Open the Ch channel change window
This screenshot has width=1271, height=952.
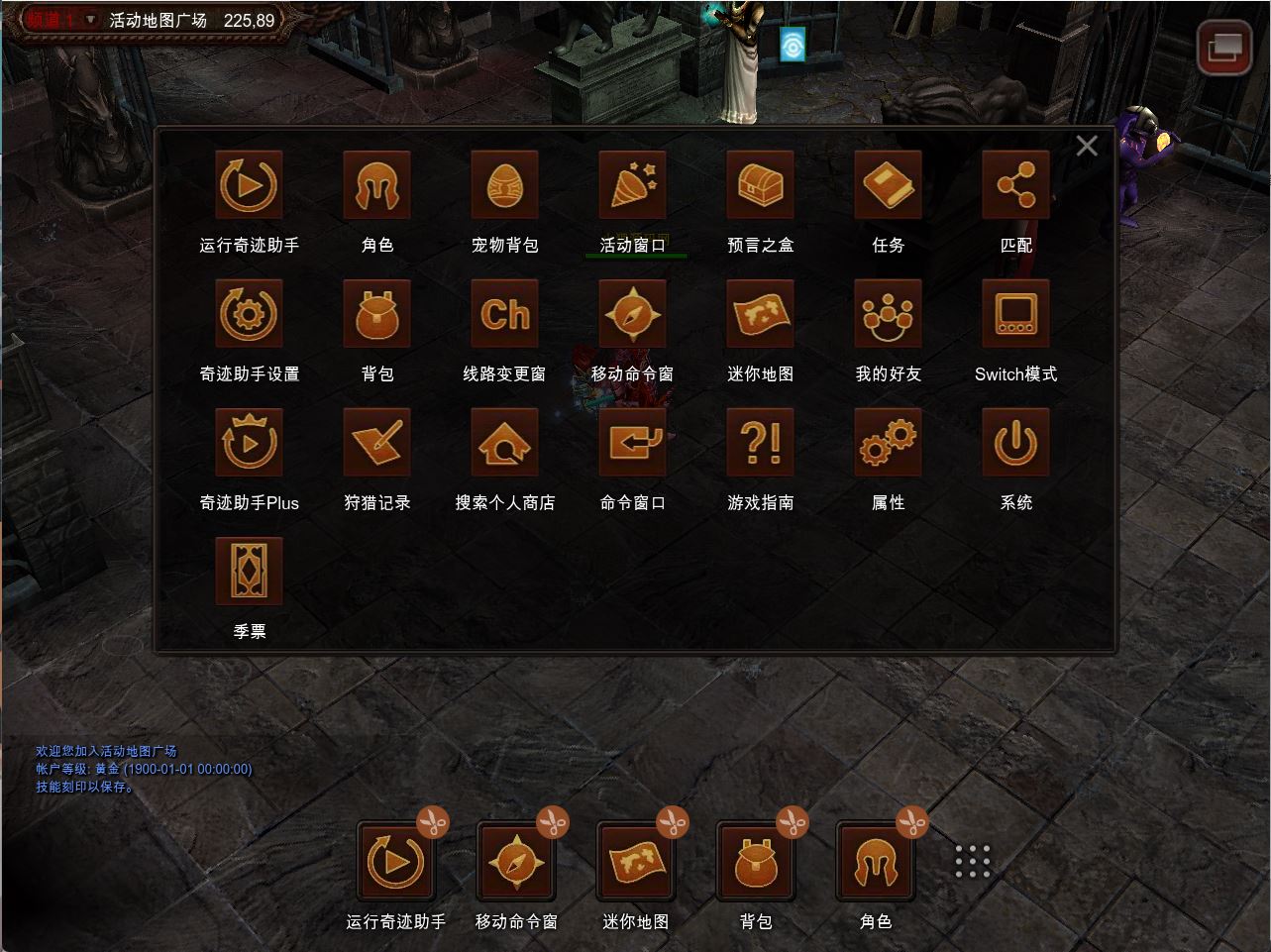pos(505,314)
